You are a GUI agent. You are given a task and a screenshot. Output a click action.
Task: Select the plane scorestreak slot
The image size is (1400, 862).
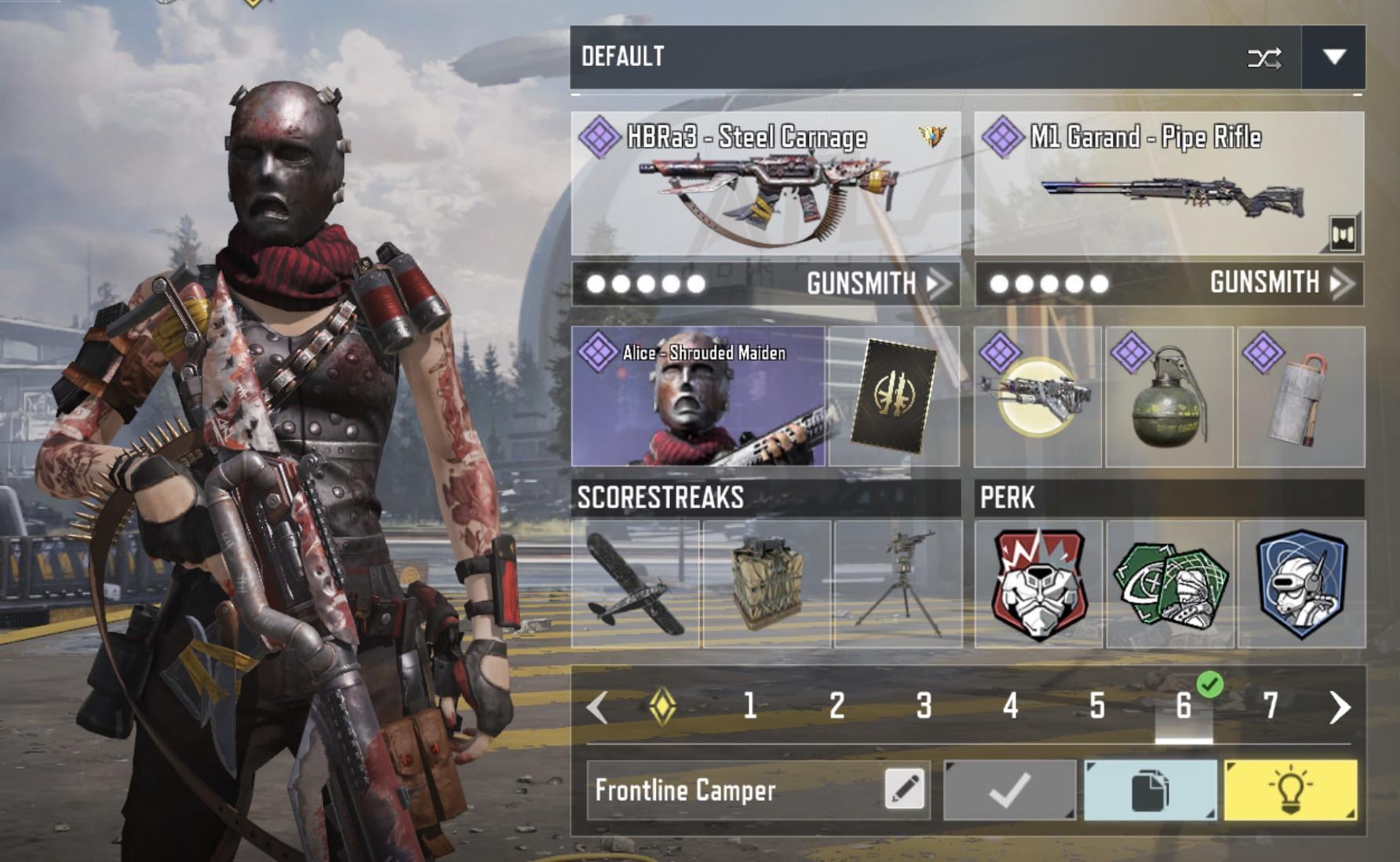click(x=636, y=584)
